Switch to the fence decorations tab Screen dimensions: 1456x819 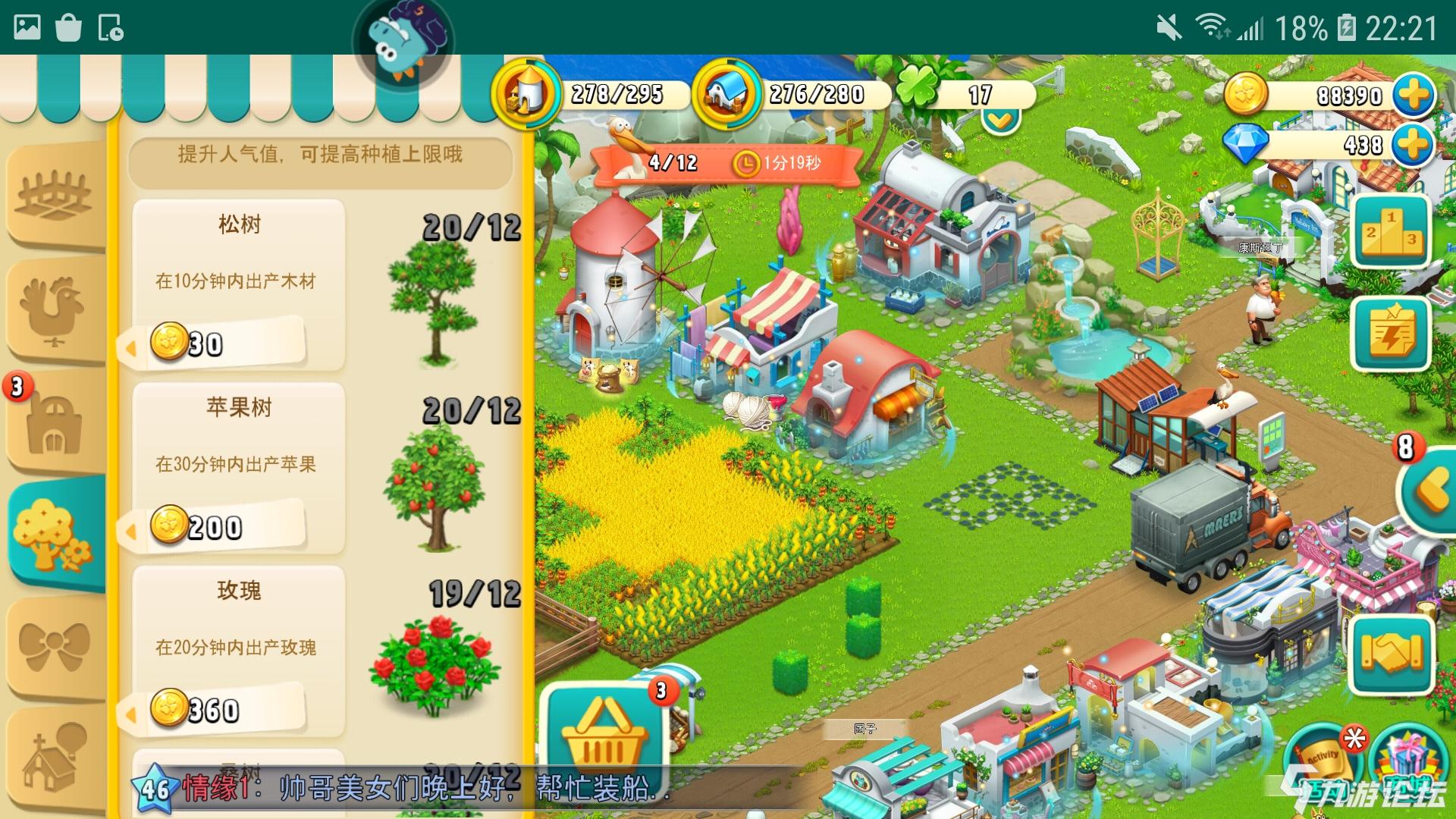pyautogui.click(x=53, y=195)
